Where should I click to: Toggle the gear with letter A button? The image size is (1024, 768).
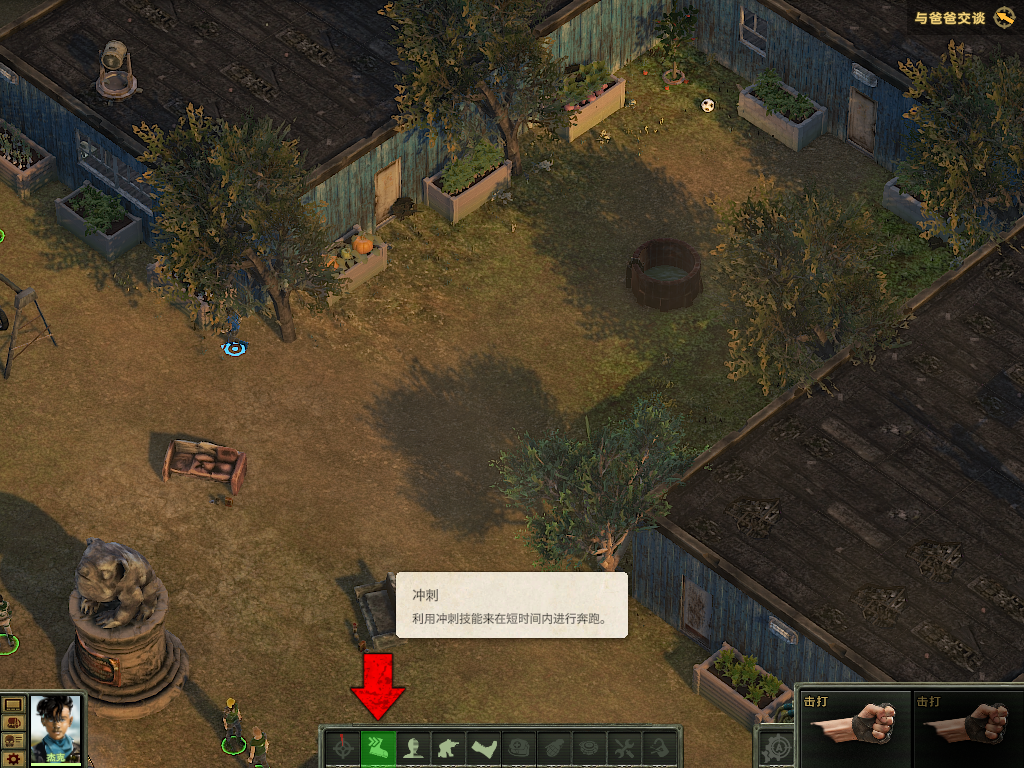coord(775,749)
